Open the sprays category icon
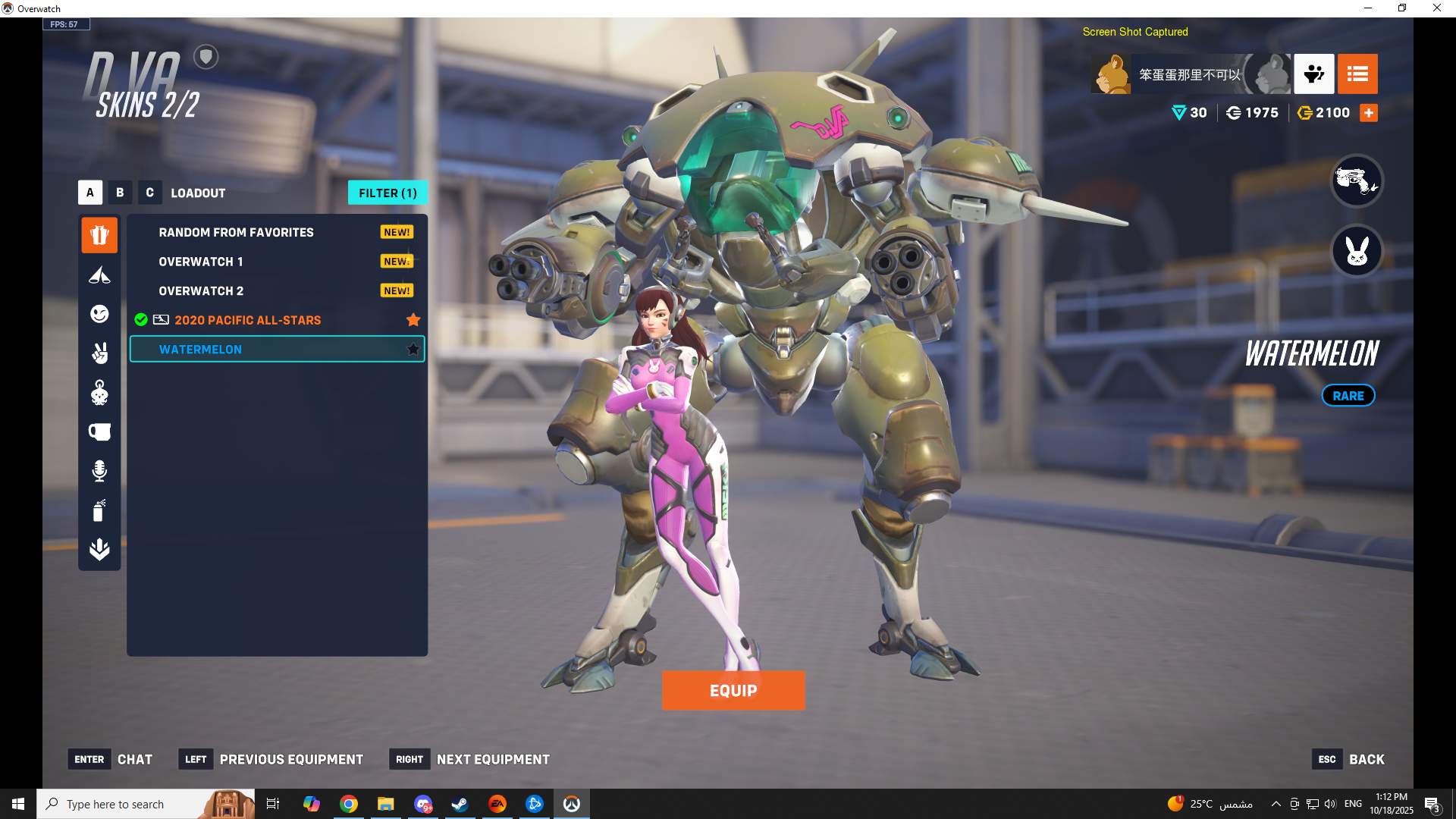 pos(99,510)
